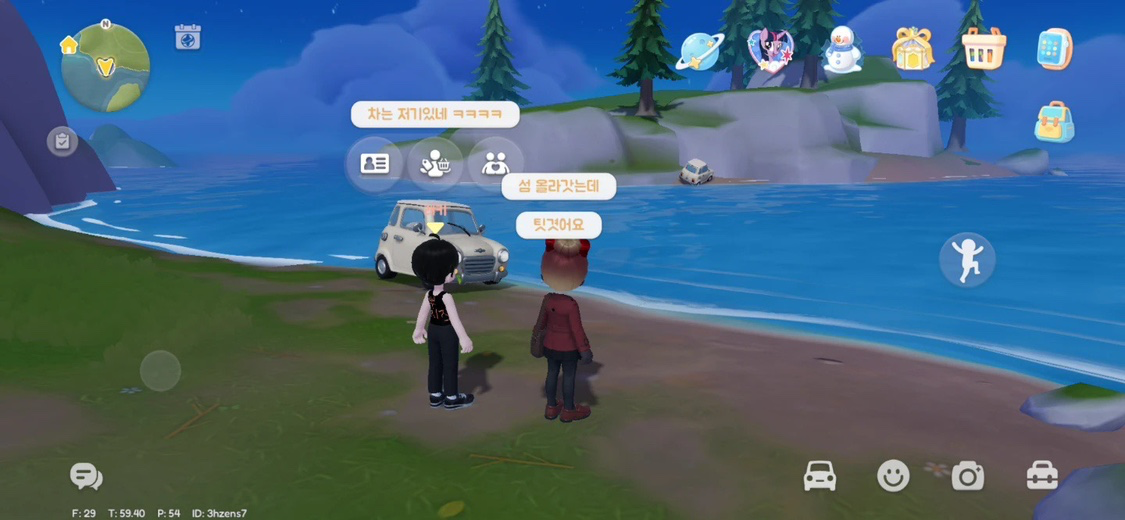Activate the camera photo mode
Viewport: 1125px width, 520px height.
[x=967, y=476]
